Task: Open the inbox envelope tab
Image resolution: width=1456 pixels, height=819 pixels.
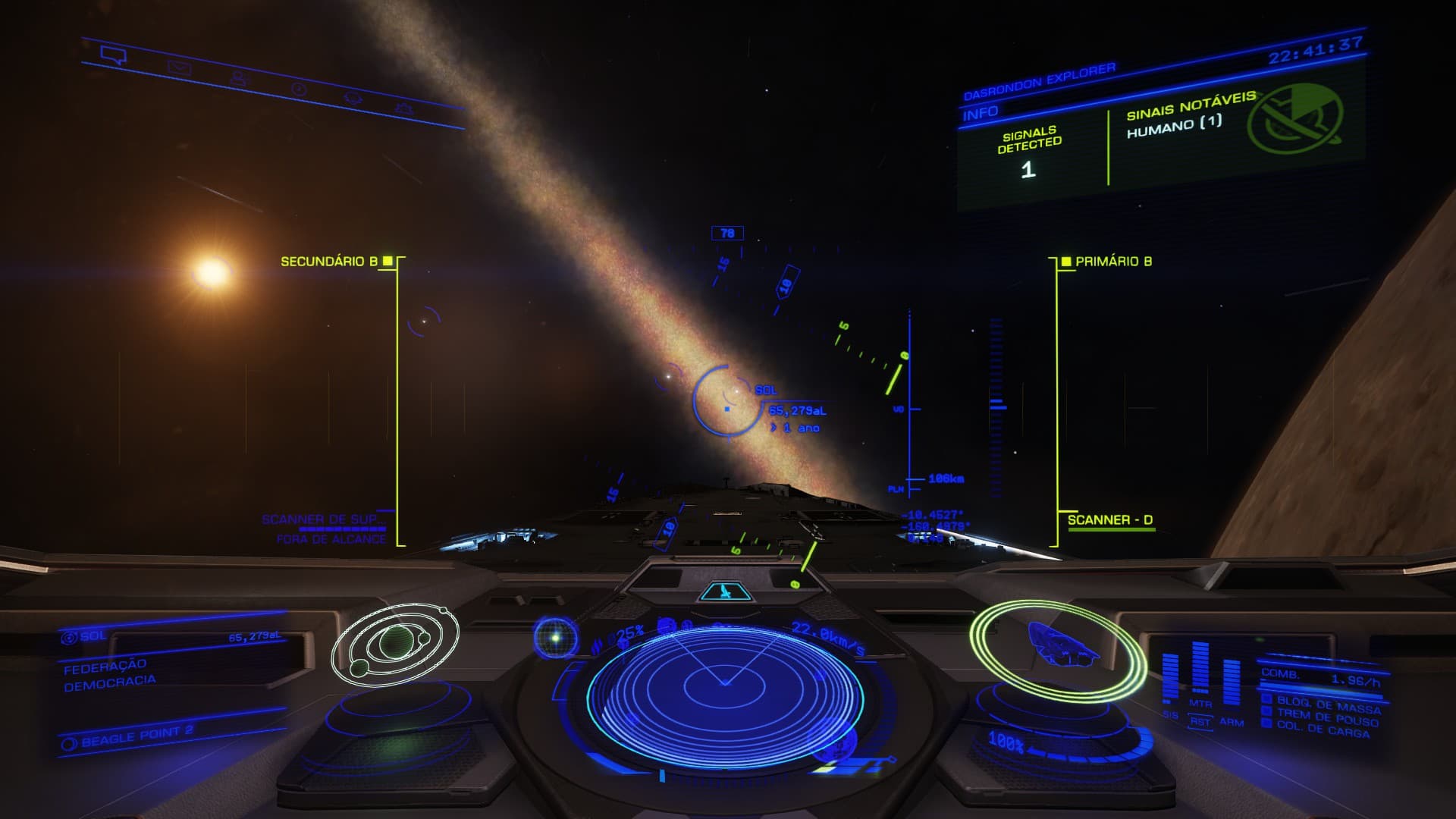Action: point(179,67)
